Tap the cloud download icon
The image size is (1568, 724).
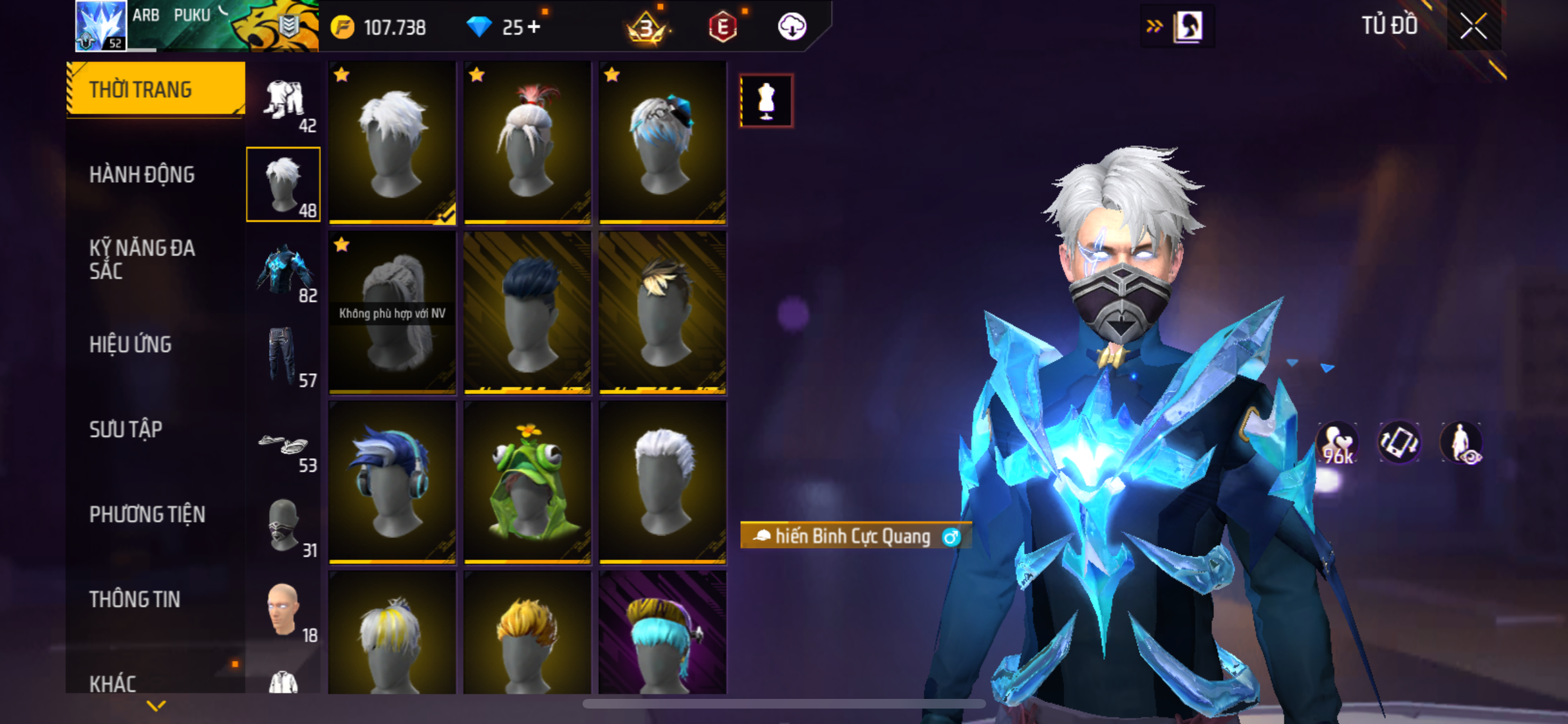pos(792,27)
